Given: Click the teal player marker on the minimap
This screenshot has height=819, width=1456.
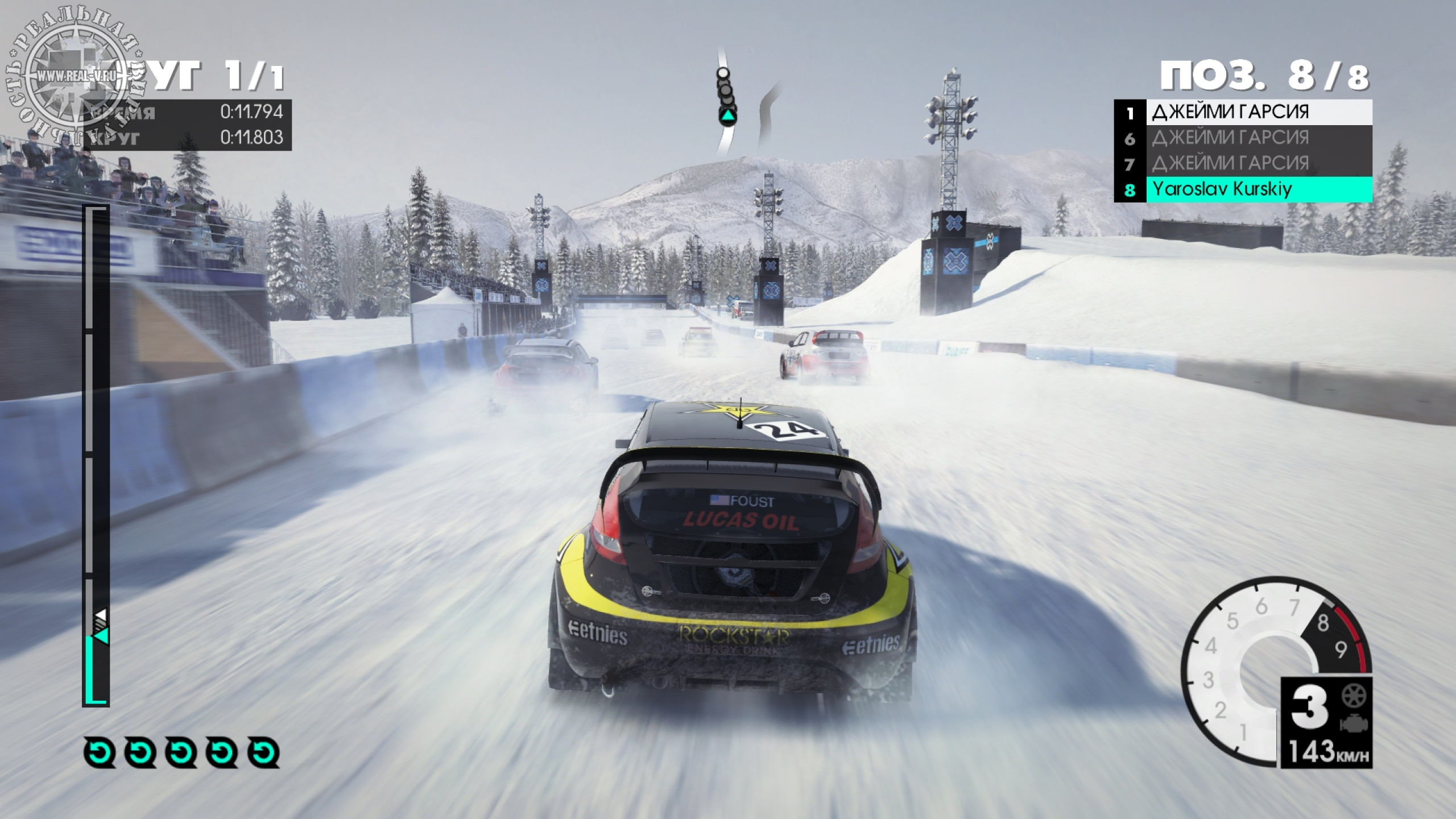Looking at the screenshot, I should coord(727,117).
